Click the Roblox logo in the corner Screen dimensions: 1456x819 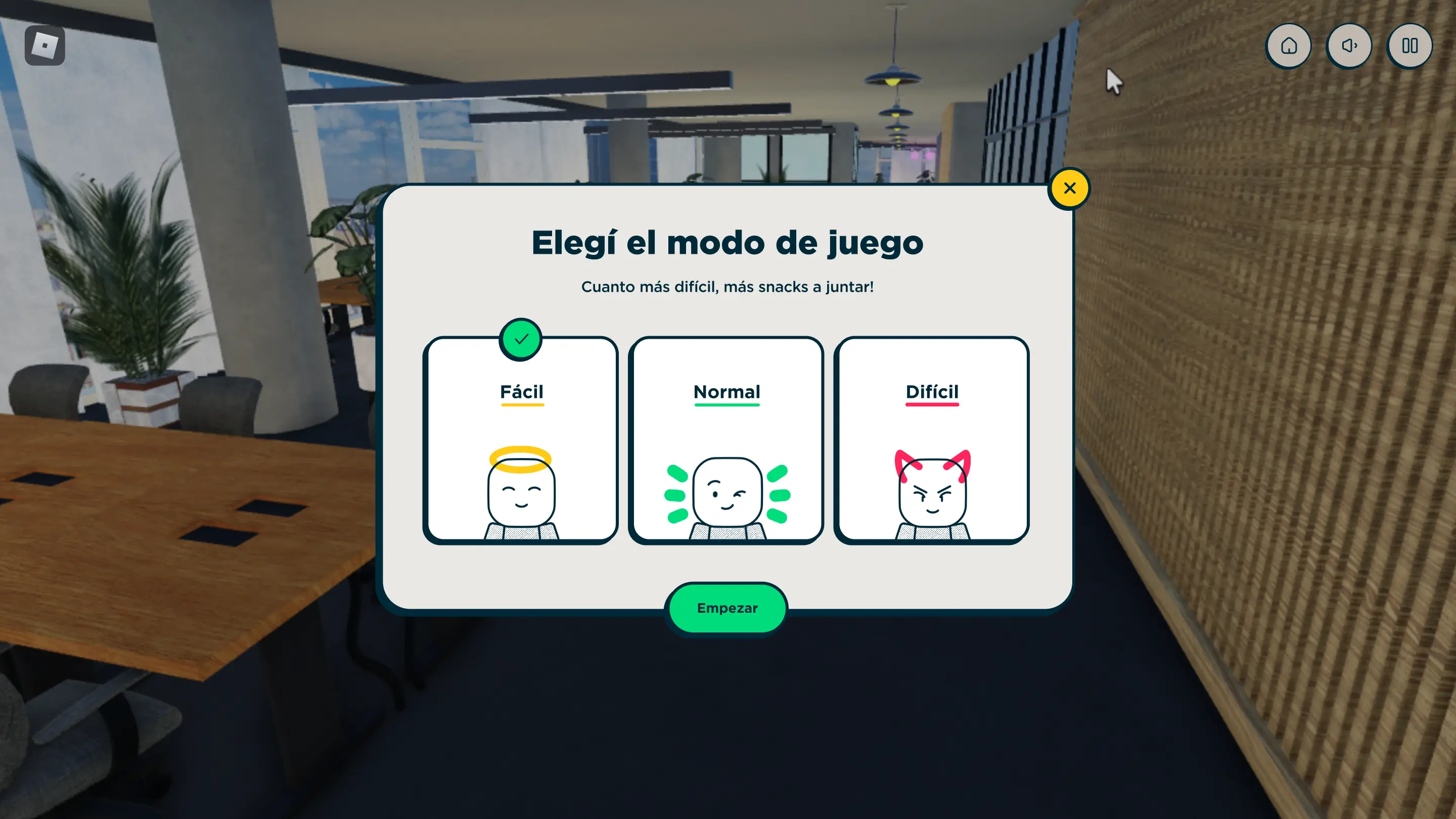(44, 44)
